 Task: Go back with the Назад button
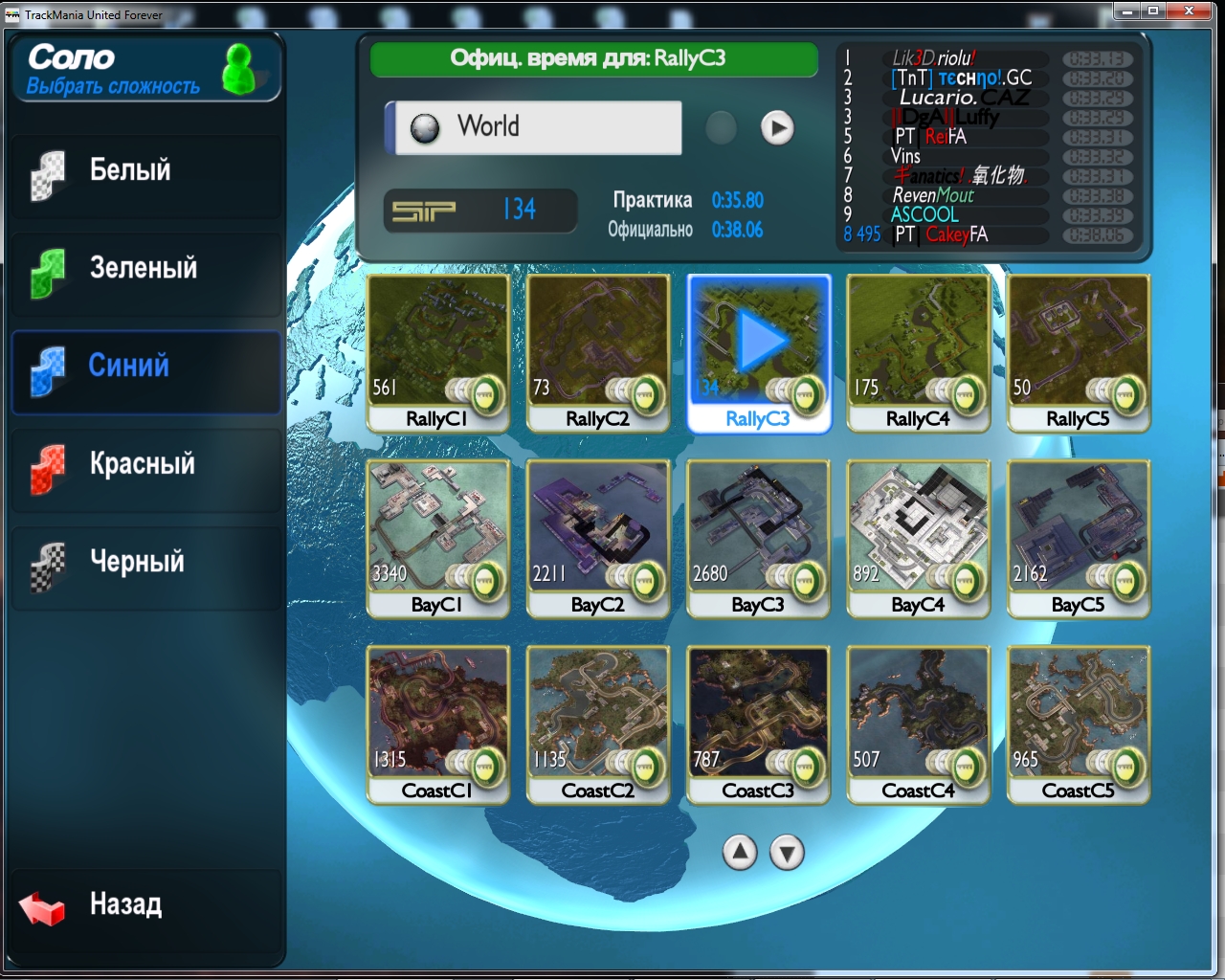(x=124, y=904)
